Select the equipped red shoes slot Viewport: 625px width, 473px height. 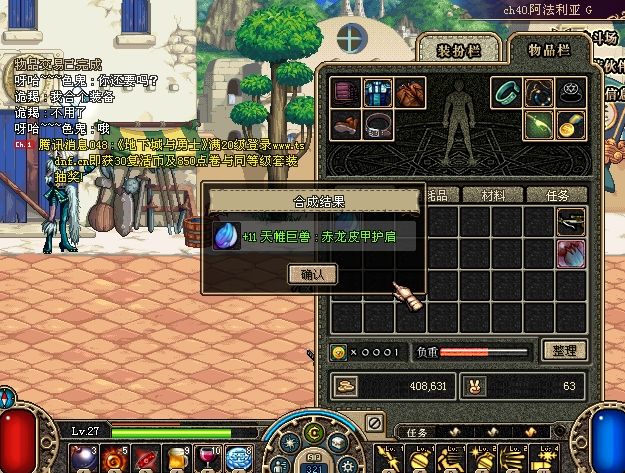[347, 125]
